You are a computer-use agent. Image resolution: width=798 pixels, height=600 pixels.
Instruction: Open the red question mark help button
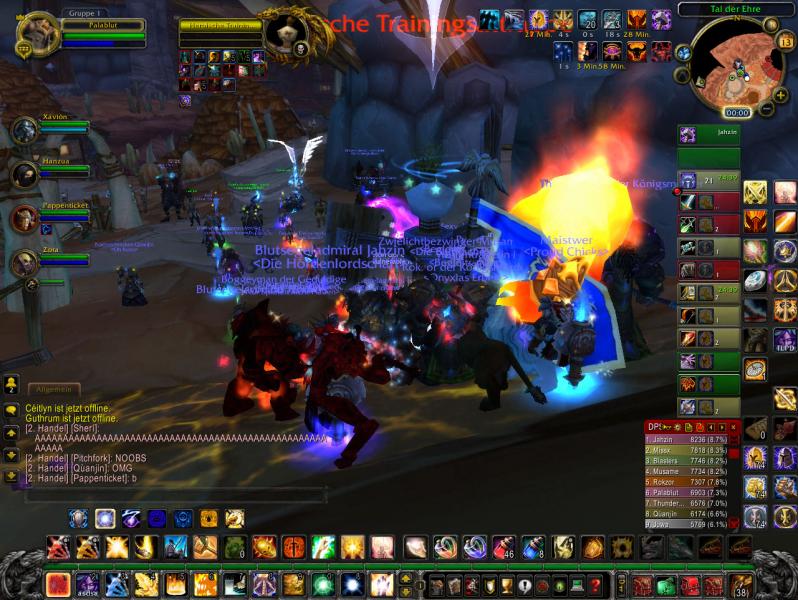[596, 585]
